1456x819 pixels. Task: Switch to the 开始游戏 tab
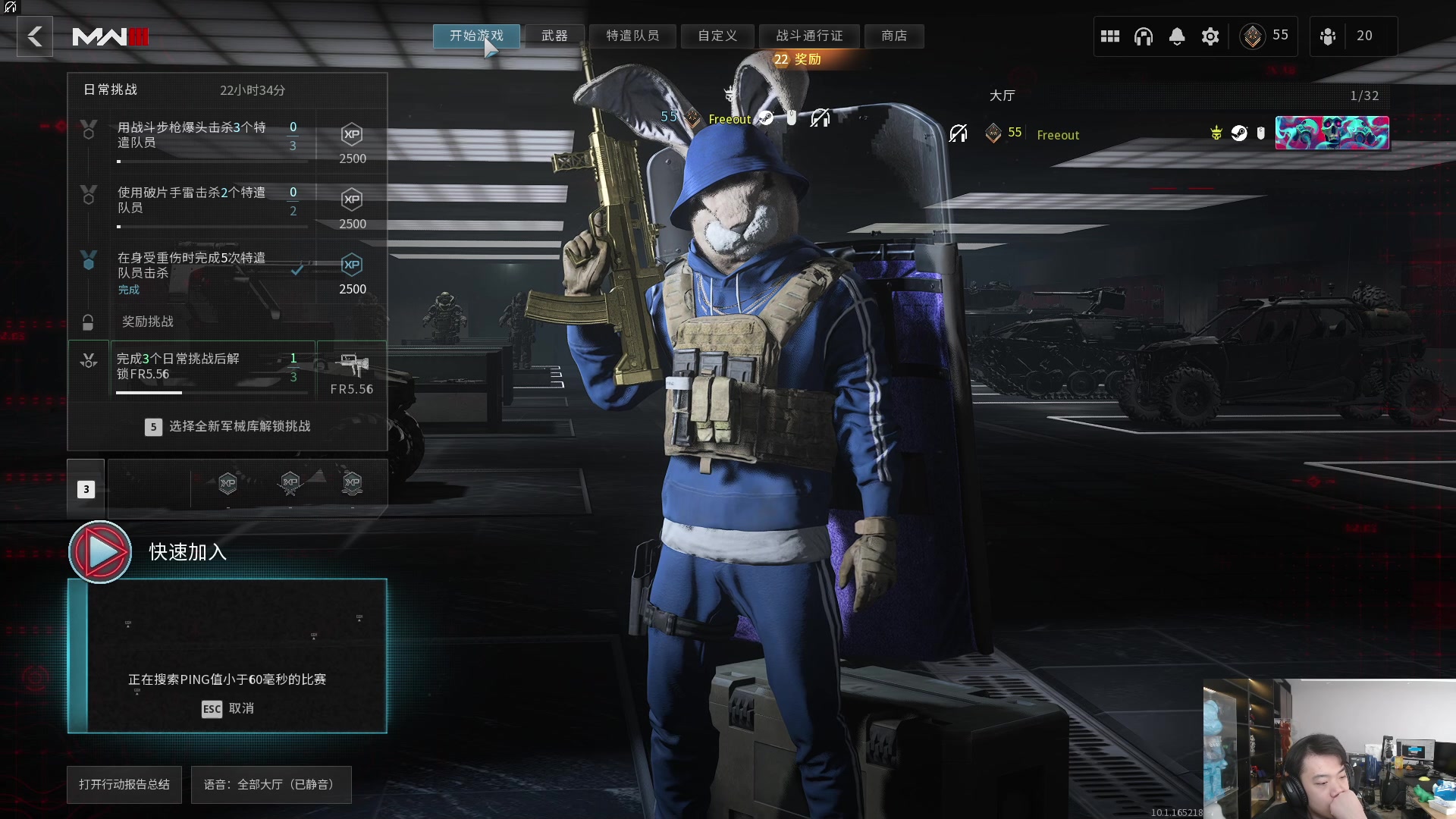476,36
